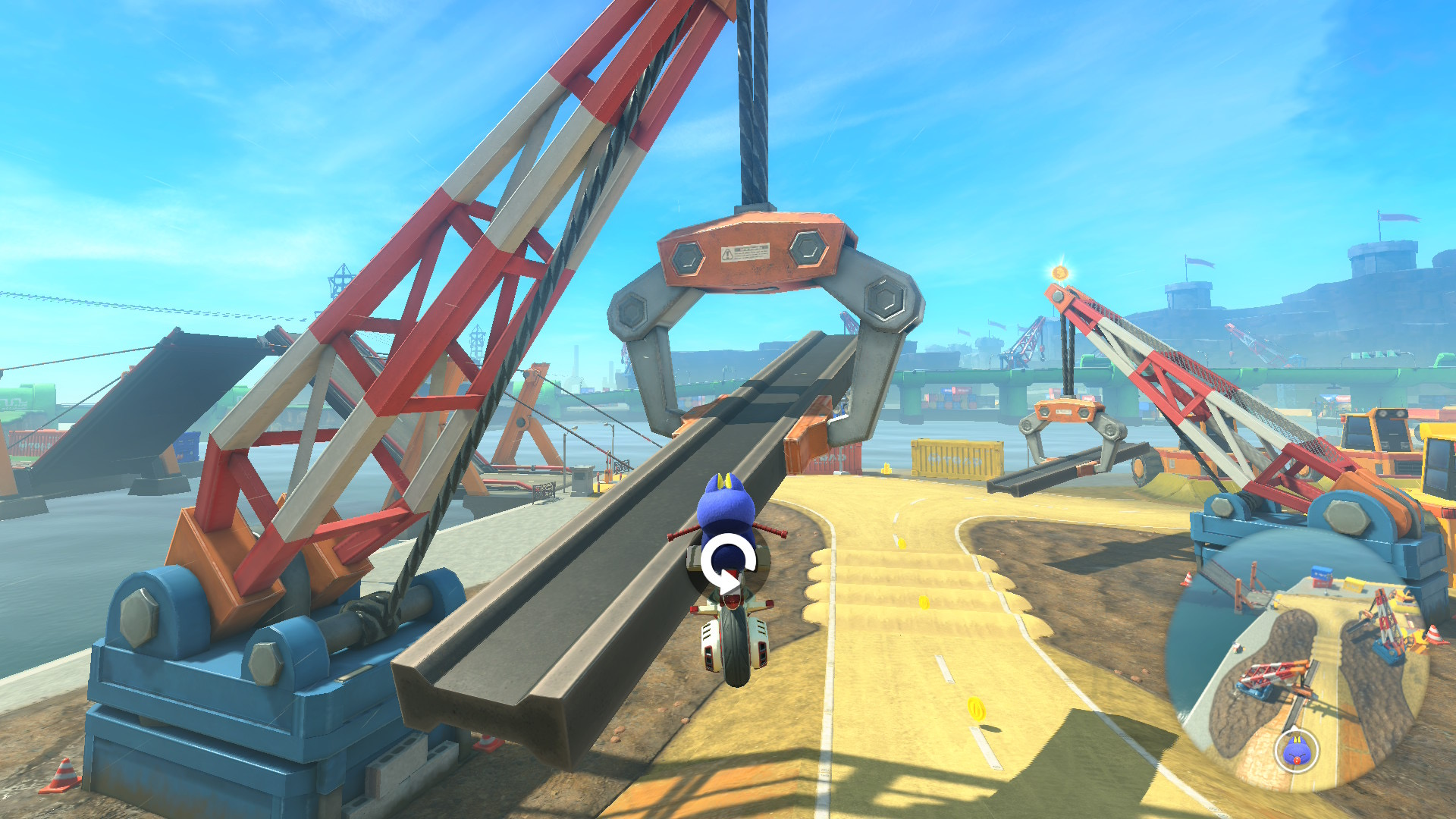Click the circular minimap
This screenshot has width=1456, height=819.
[1297, 660]
